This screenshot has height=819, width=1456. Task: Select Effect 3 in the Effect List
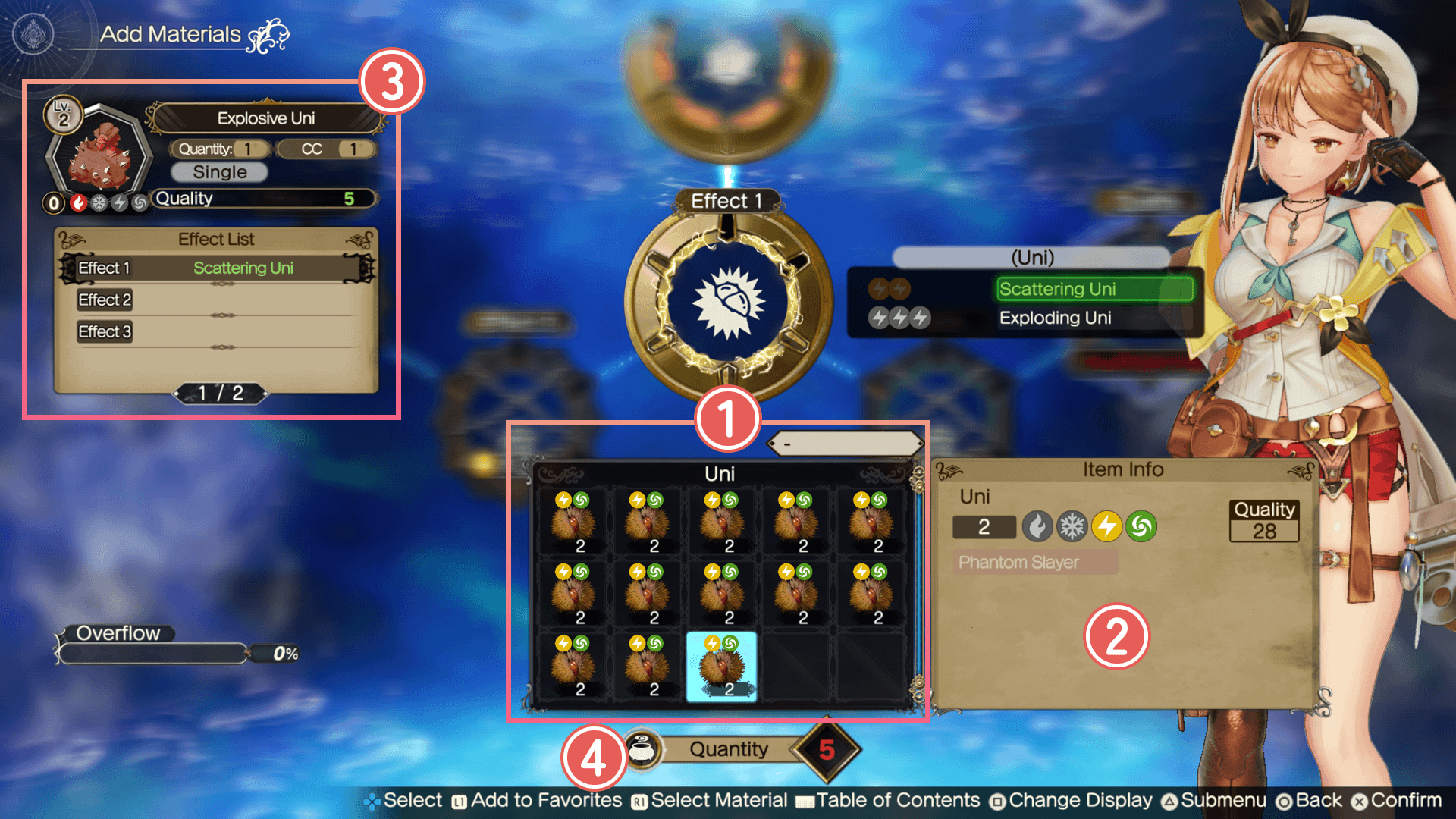tap(217, 332)
